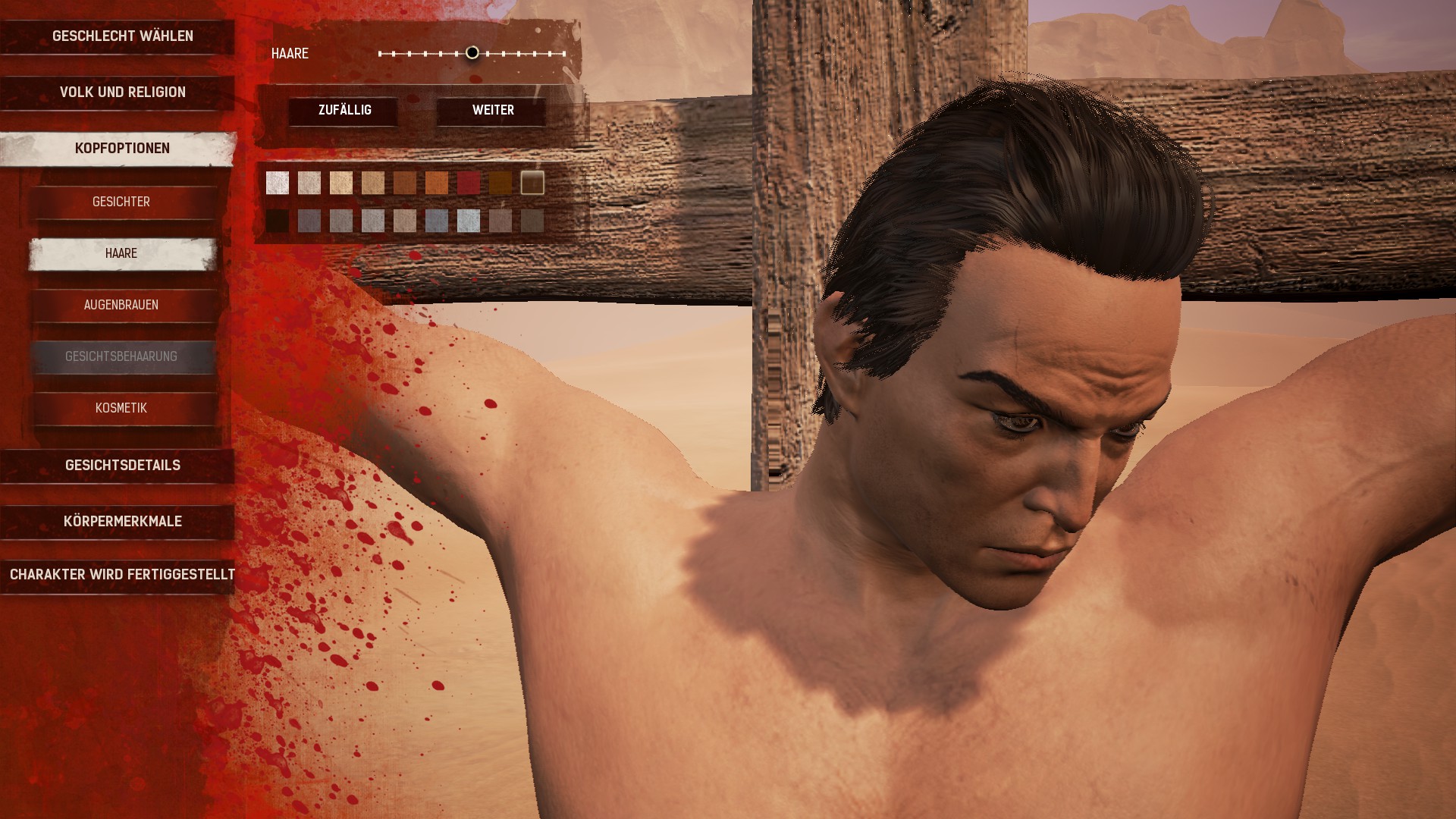Open the Geschlecht Wählen section
The height and width of the screenshot is (819, 1456).
[x=122, y=36]
